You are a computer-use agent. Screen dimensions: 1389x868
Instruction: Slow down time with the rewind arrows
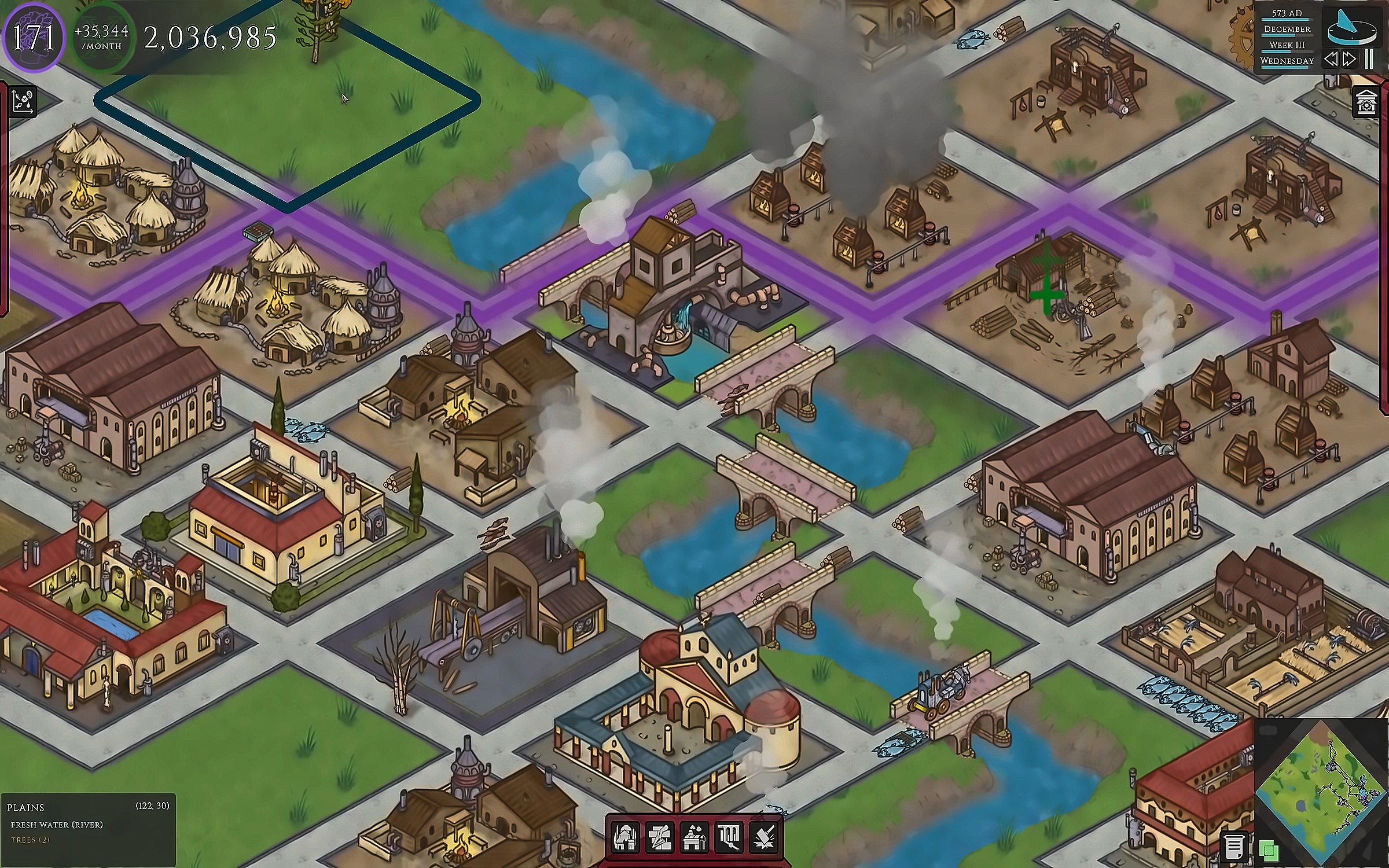[x=1331, y=60]
